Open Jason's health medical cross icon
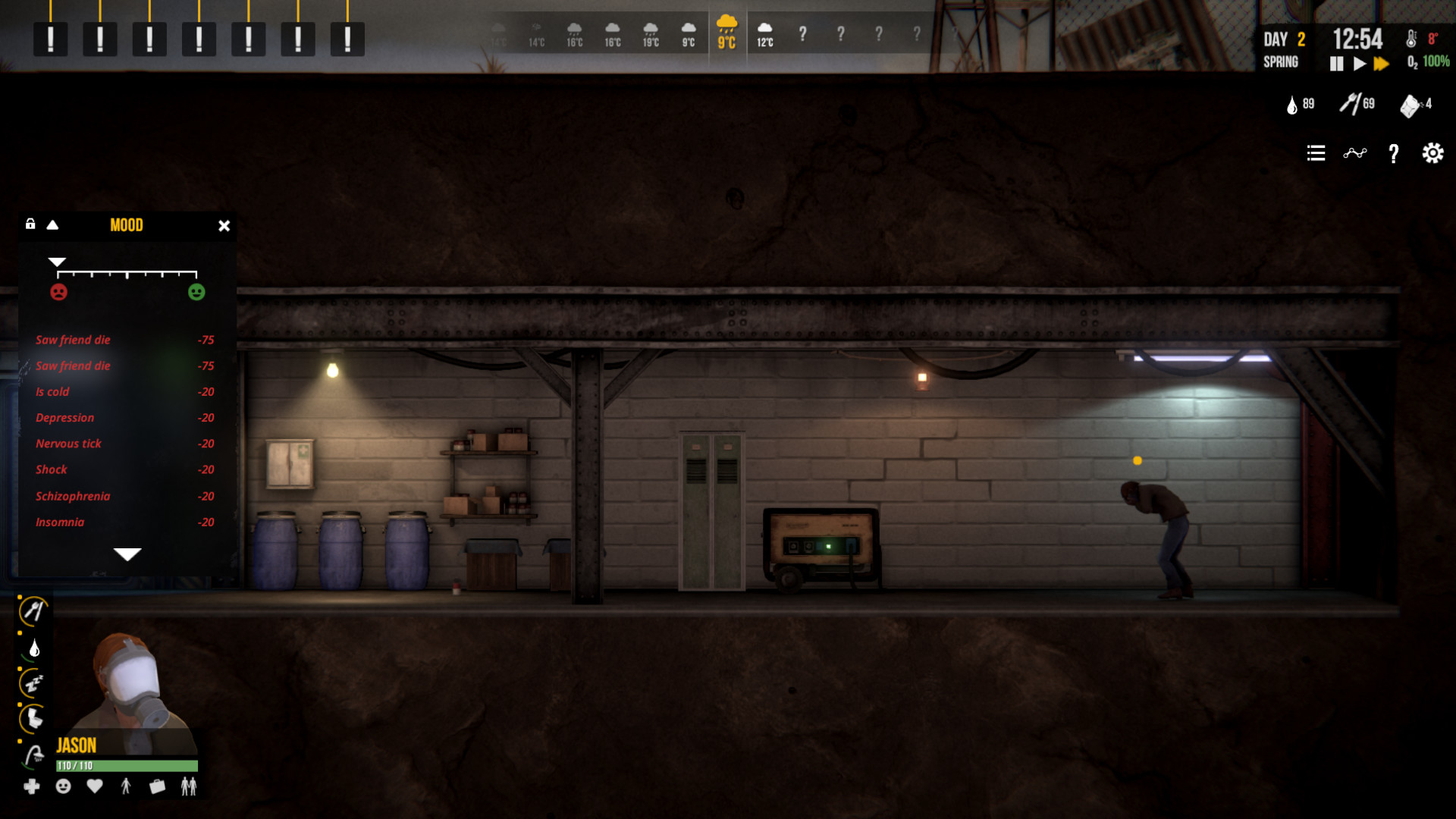The image size is (1456, 819). (x=32, y=787)
